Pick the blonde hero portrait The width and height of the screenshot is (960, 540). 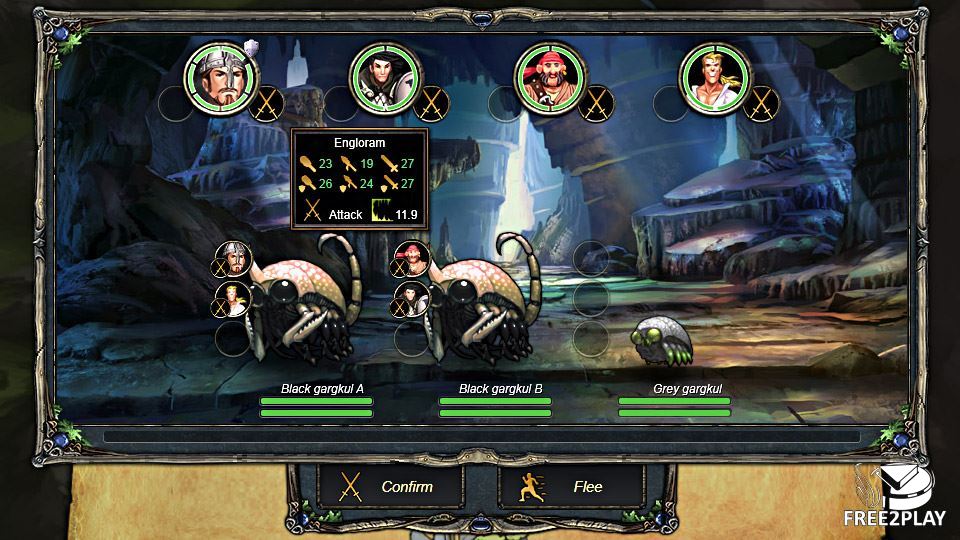(716, 77)
